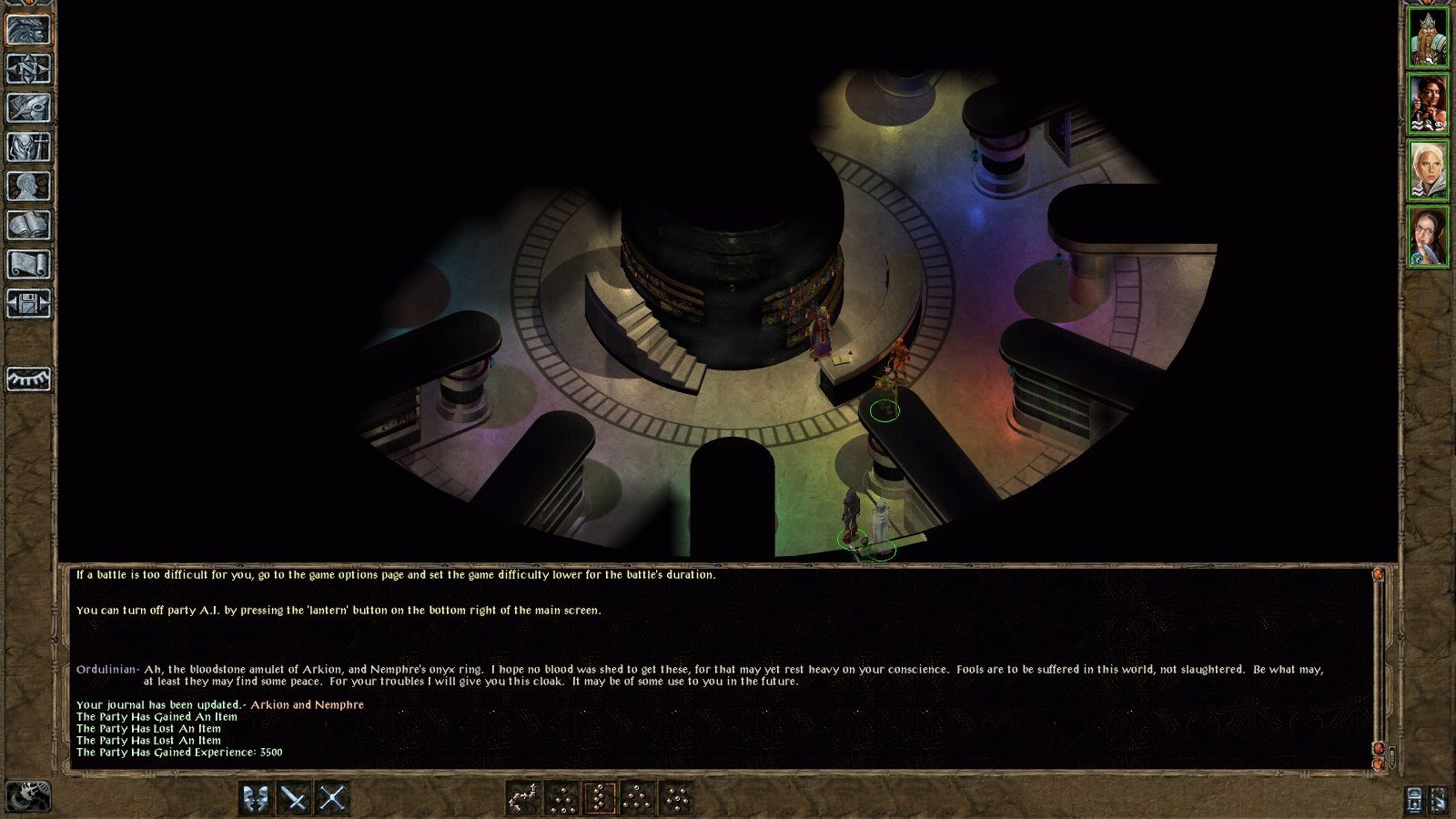Click the crossed X special action icon
The width and height of the screenshot is (1456, 819).
(333, 796)
